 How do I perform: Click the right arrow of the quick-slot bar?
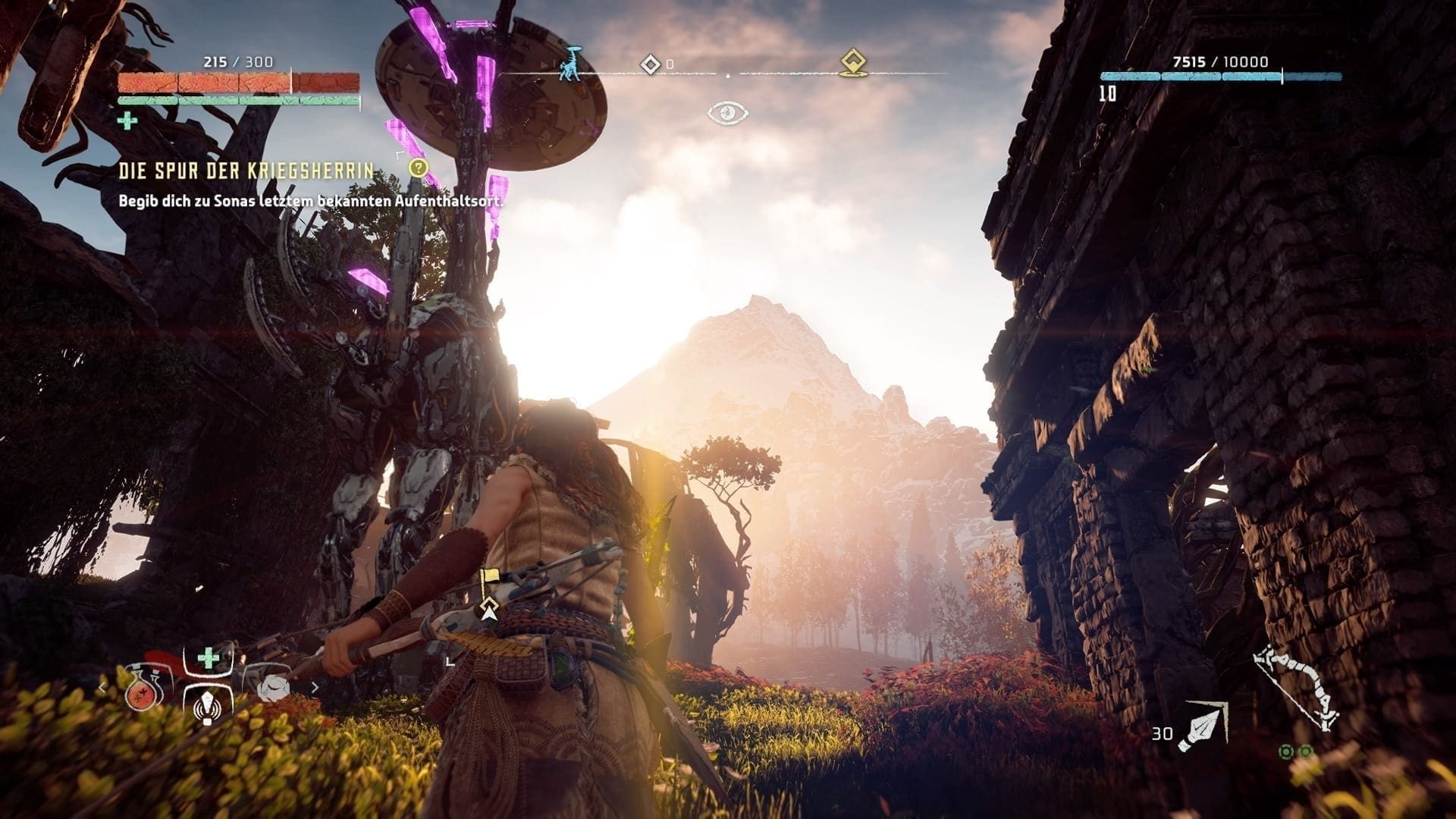(315, 688)
